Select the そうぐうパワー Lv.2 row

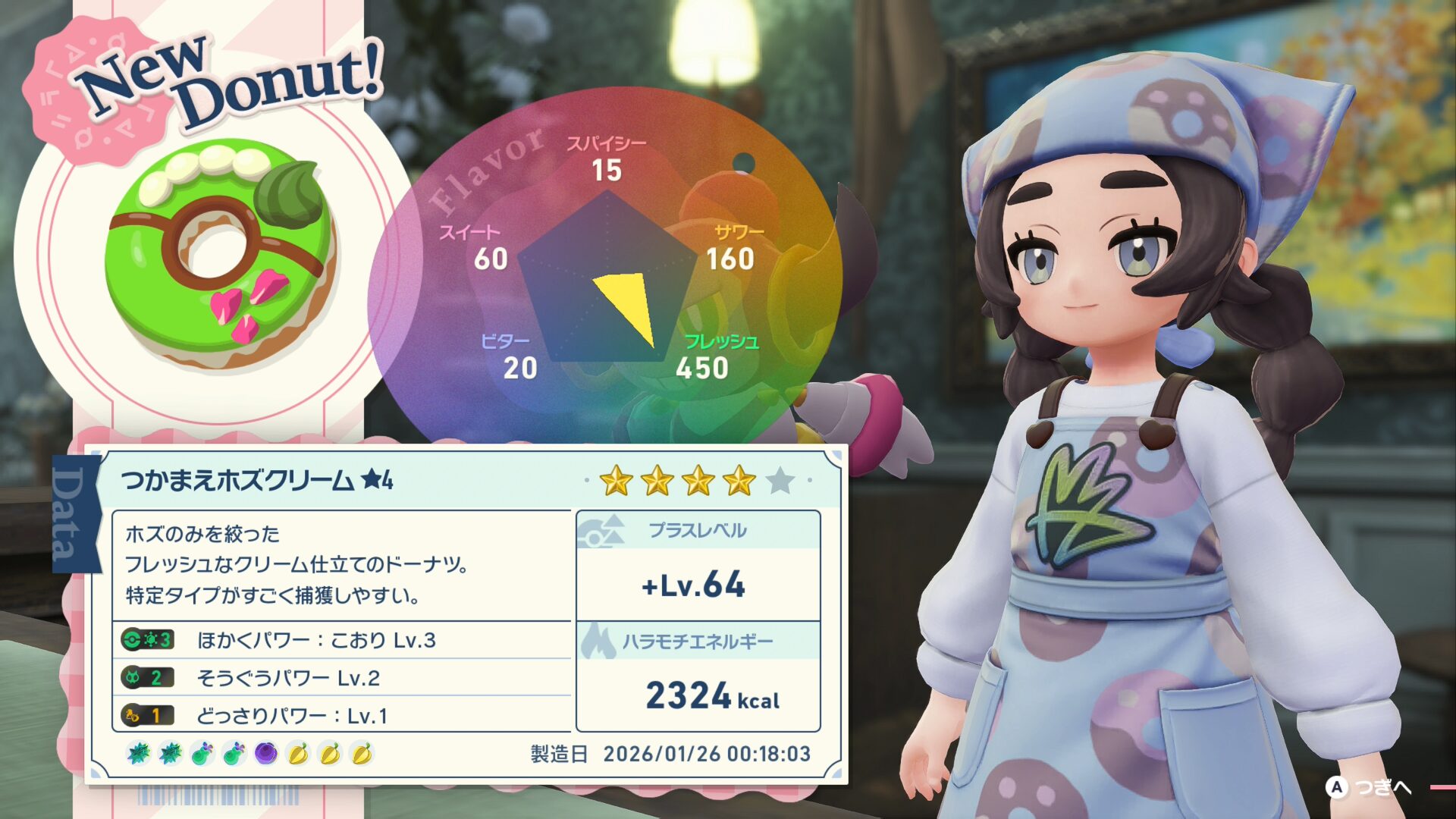click(341, 677)
